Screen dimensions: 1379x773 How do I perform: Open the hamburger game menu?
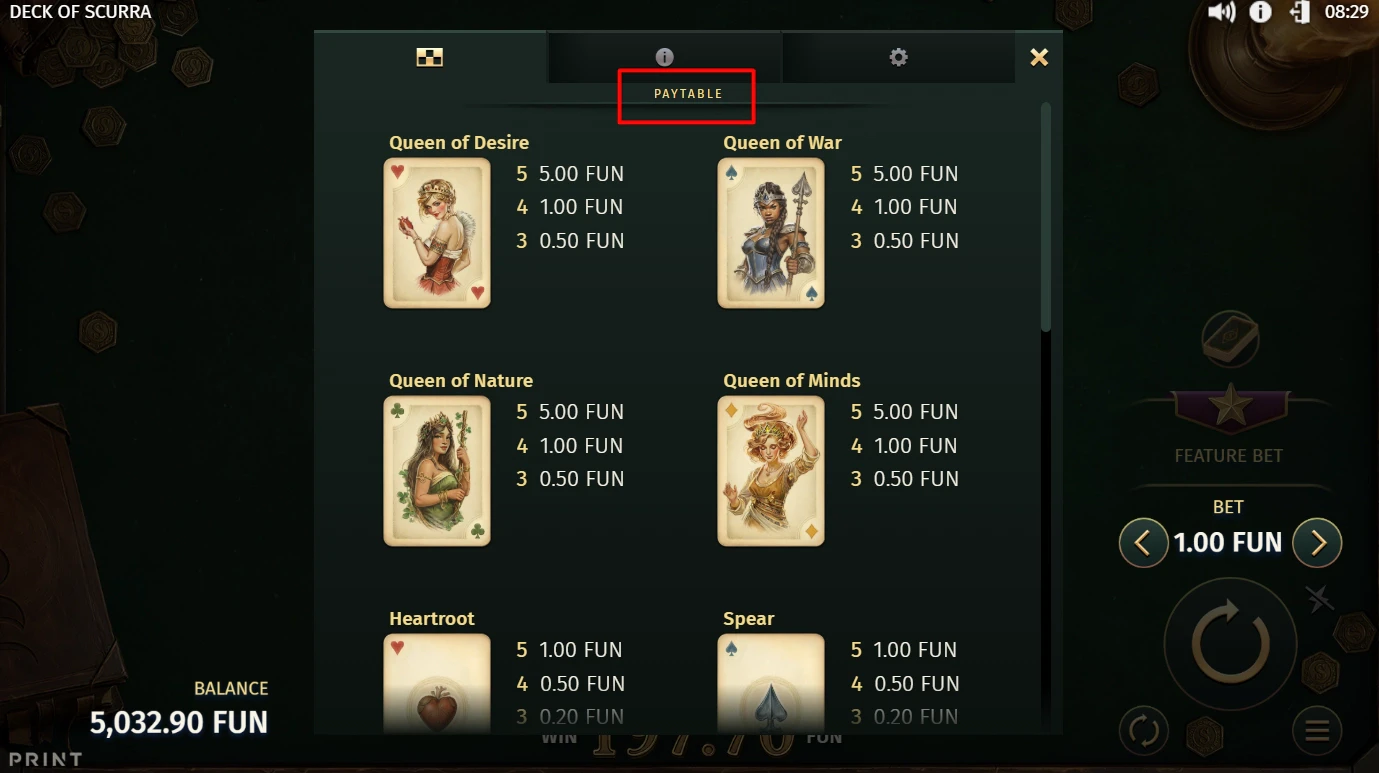click(1316, 731)
